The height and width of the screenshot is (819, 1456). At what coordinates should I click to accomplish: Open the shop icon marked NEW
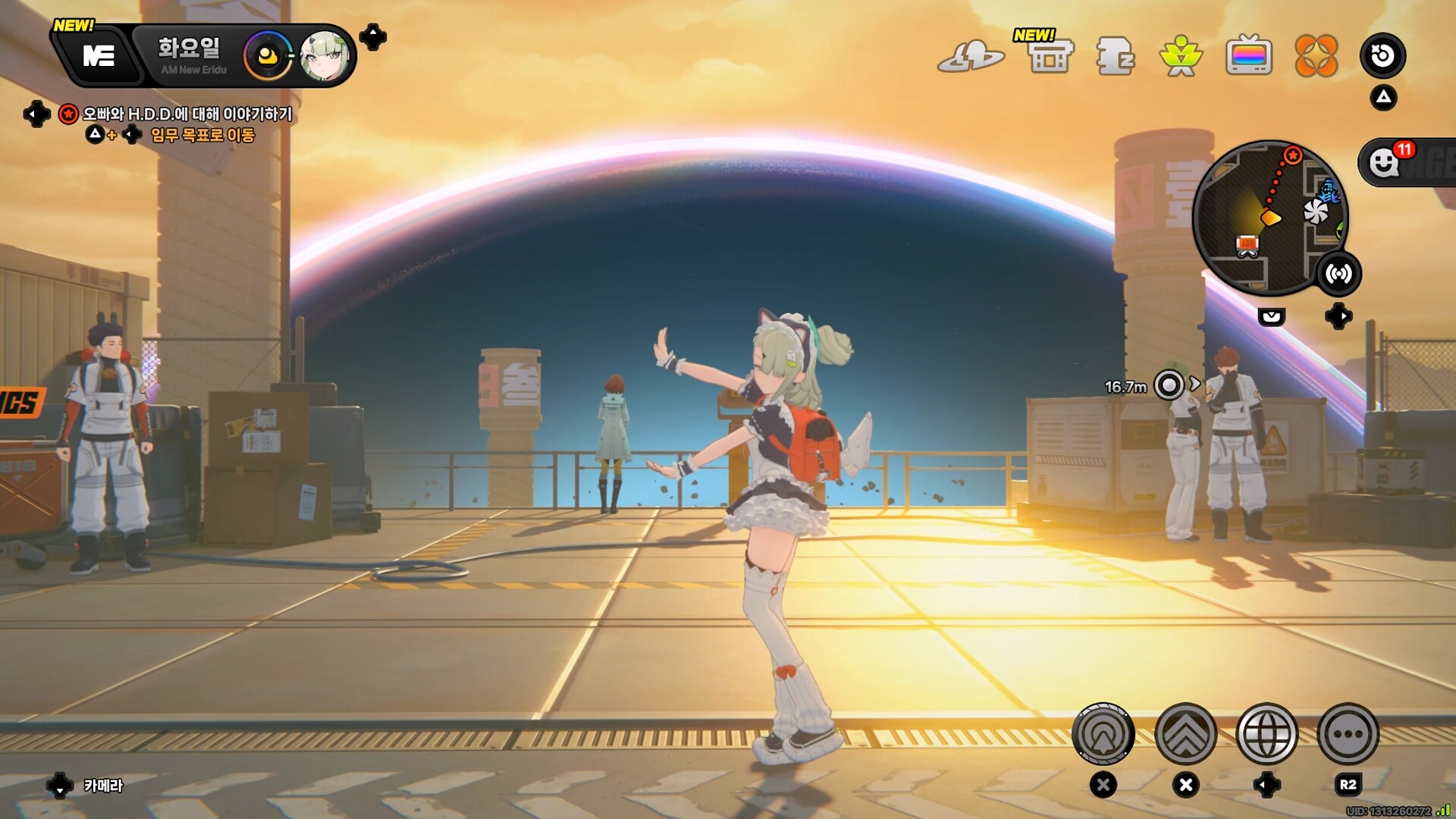tap(1050, 55)
